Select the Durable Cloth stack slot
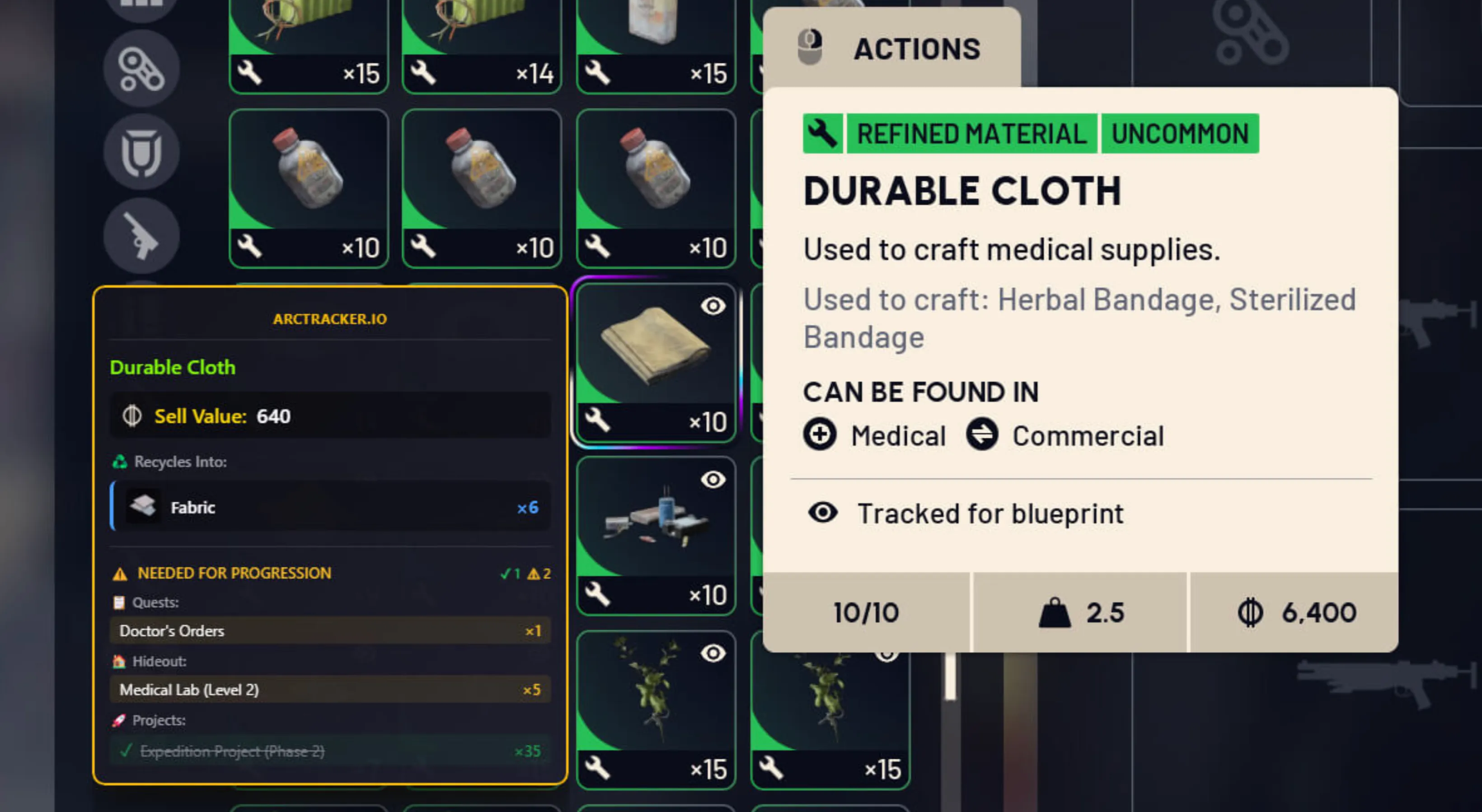 point(655,362)
